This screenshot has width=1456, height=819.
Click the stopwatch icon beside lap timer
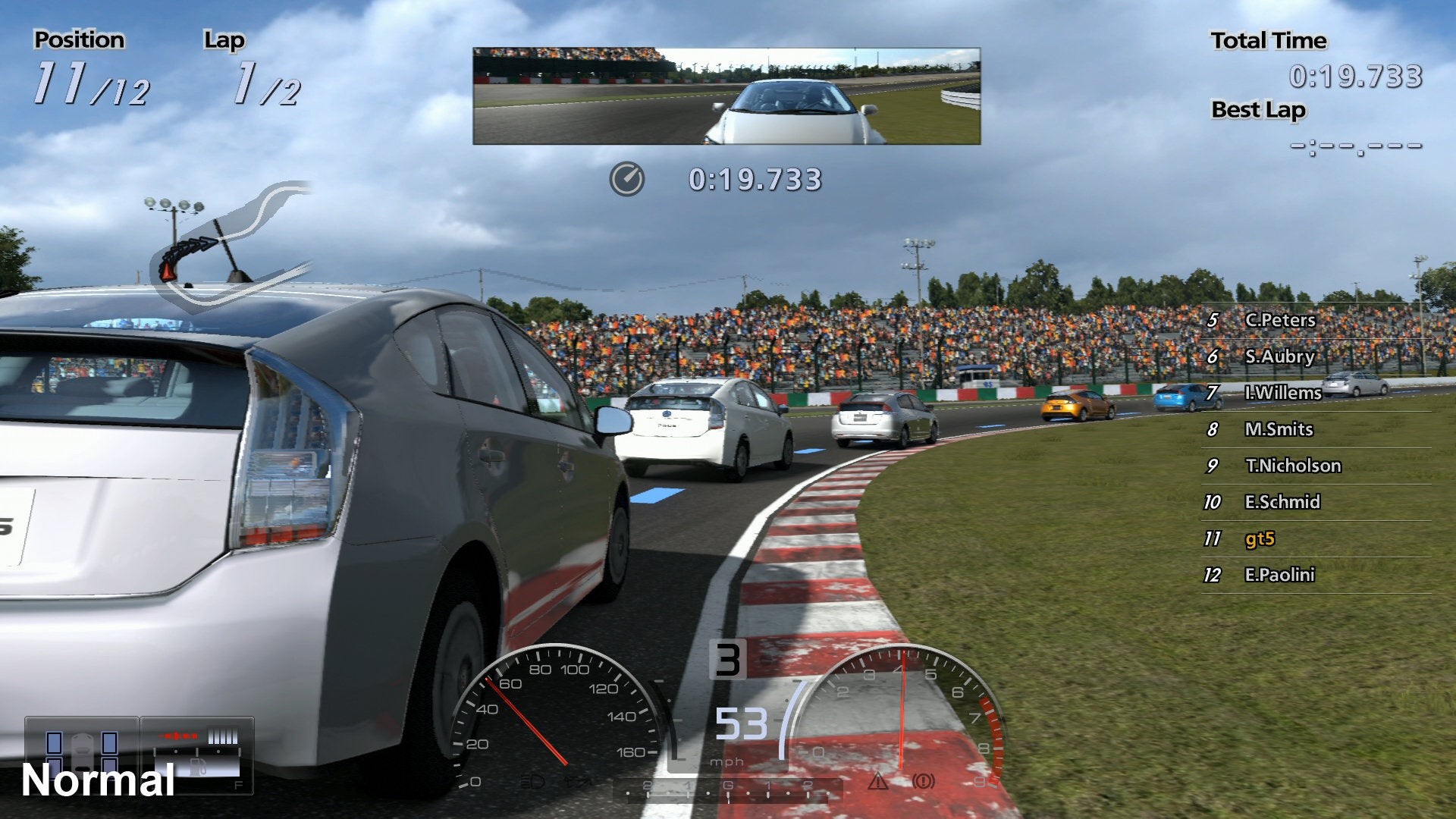point(626,180)
